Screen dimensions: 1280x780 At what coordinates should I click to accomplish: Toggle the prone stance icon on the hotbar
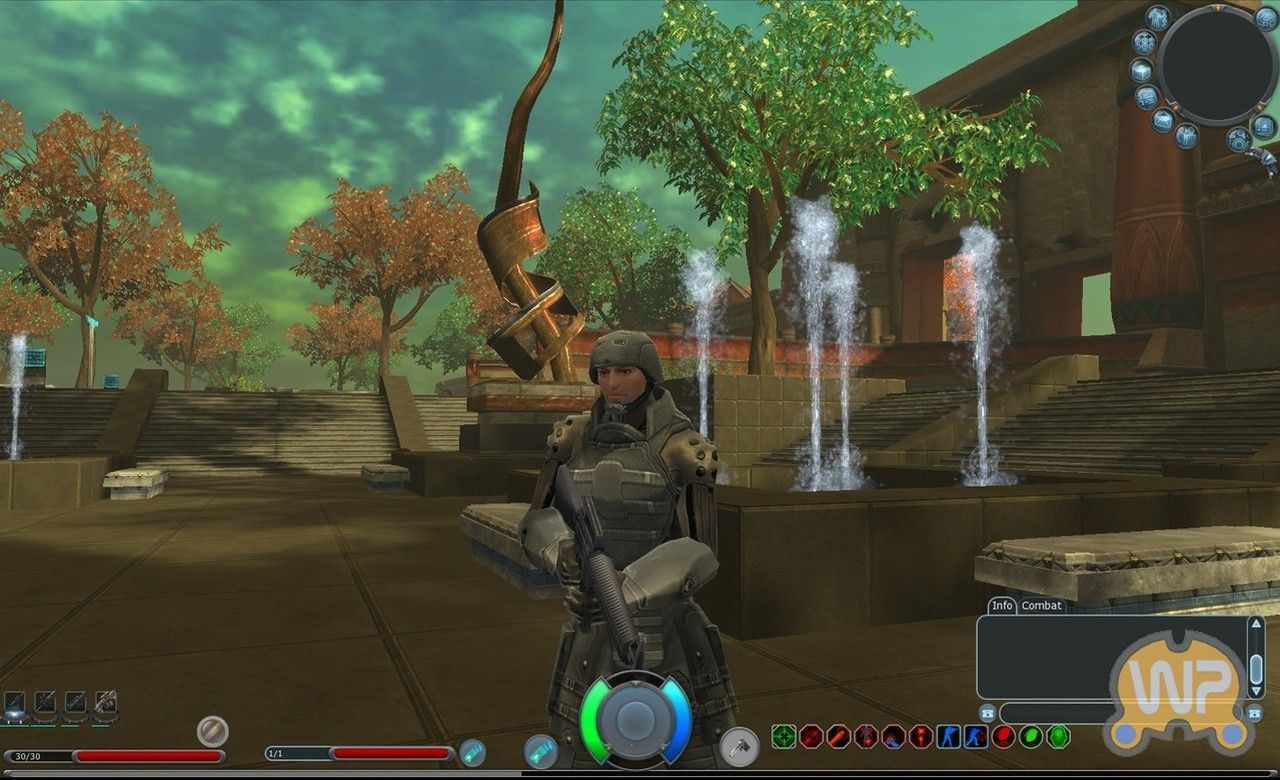976,736
